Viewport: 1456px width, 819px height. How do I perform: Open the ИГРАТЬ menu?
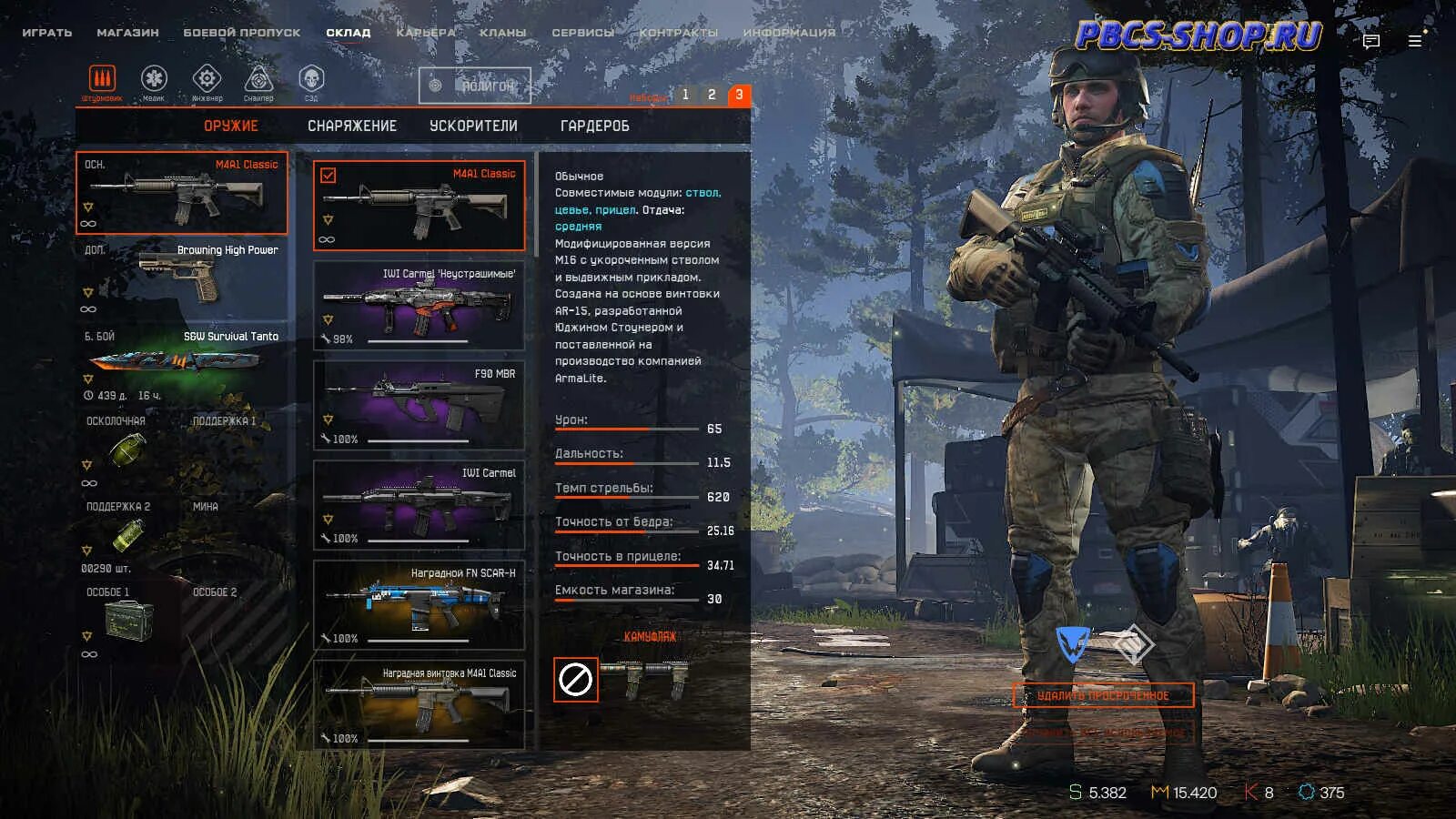click(x=47, y=33)
